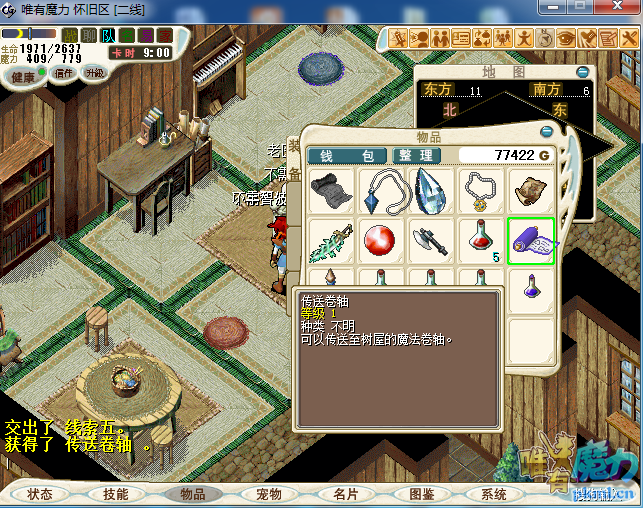Select the blue crystal teardrop item
This screenshot has width=643, height=508.
(430, 190)
